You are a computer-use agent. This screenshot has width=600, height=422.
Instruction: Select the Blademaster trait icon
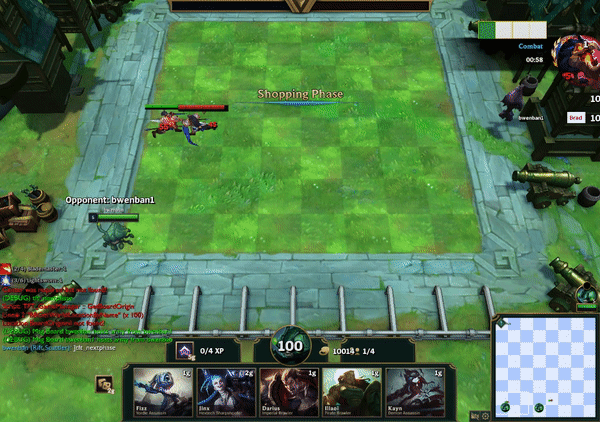tap(6, 270)
